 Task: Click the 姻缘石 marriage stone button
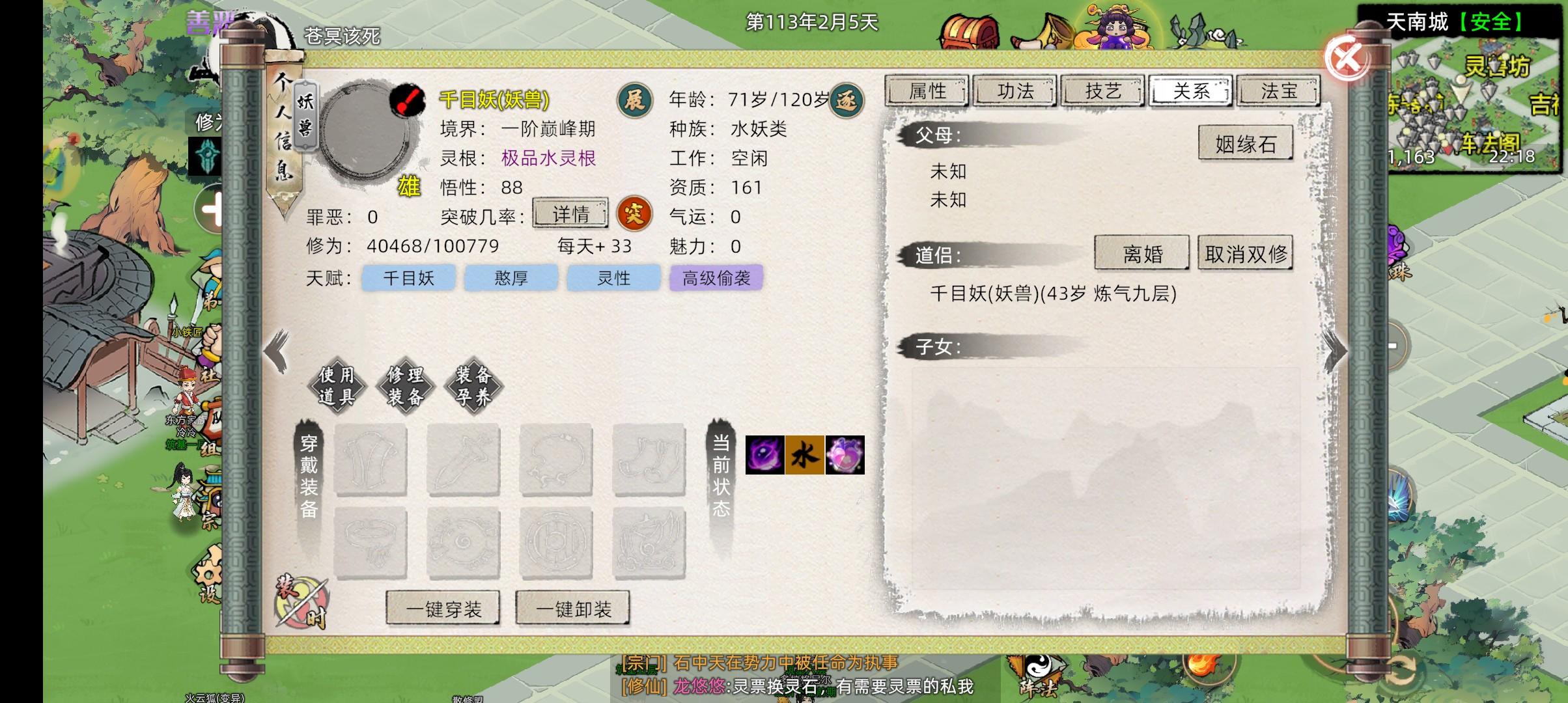point(1245,143)
